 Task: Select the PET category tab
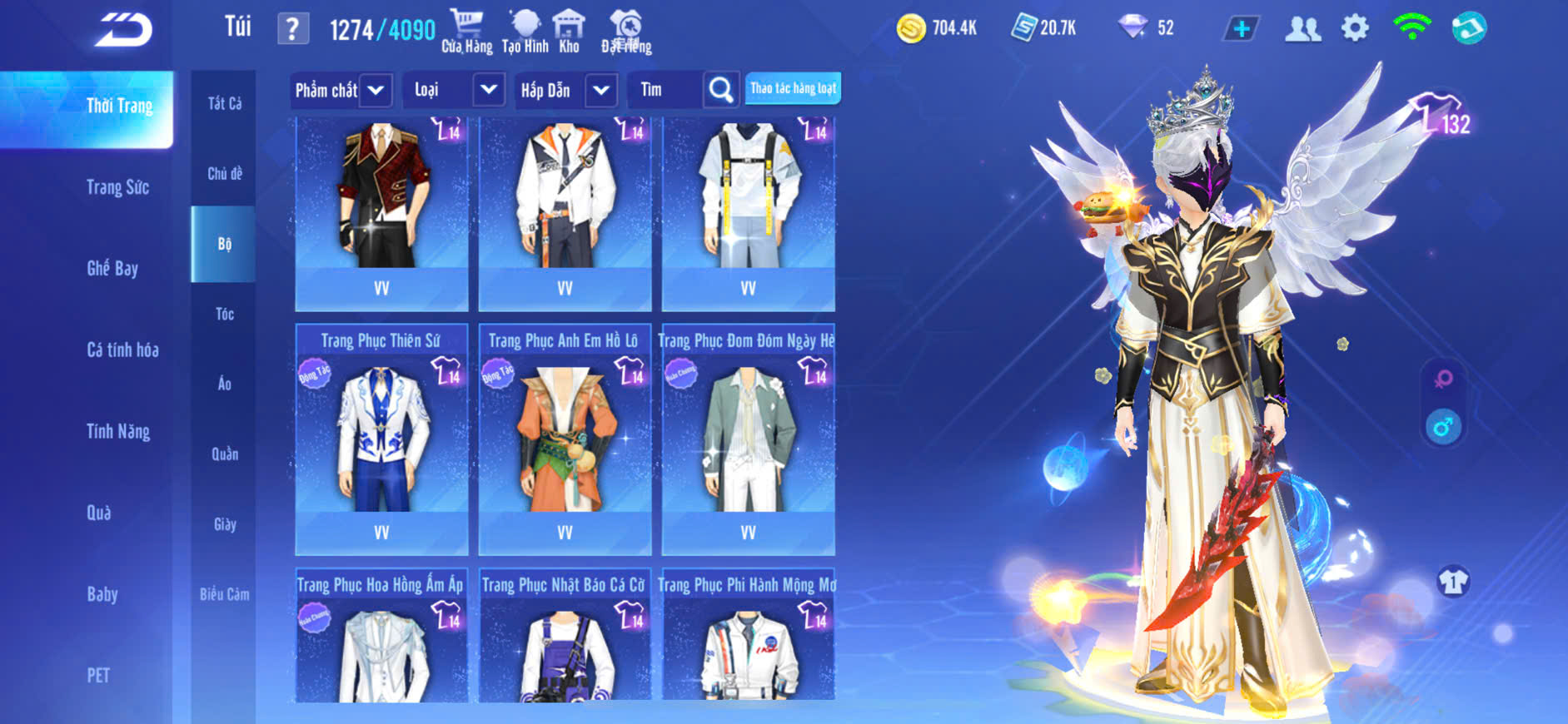coord(98,675)
